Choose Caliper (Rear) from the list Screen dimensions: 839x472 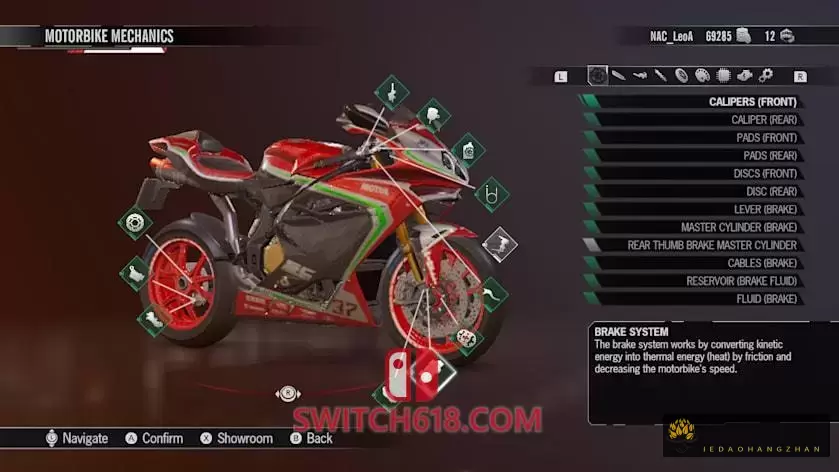[x=763, y=119]
